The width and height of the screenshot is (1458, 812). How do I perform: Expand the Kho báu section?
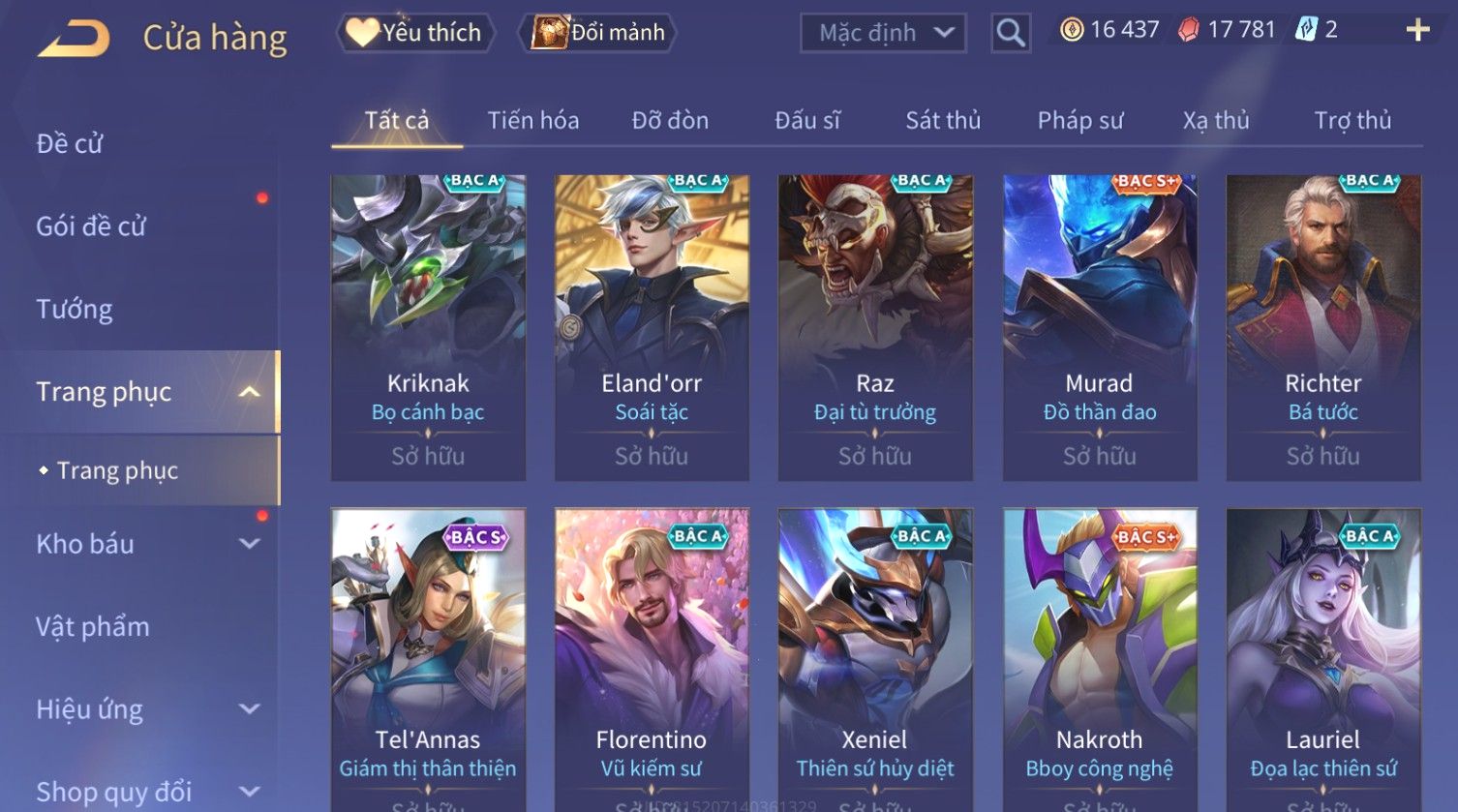click(x=145, y=544)
